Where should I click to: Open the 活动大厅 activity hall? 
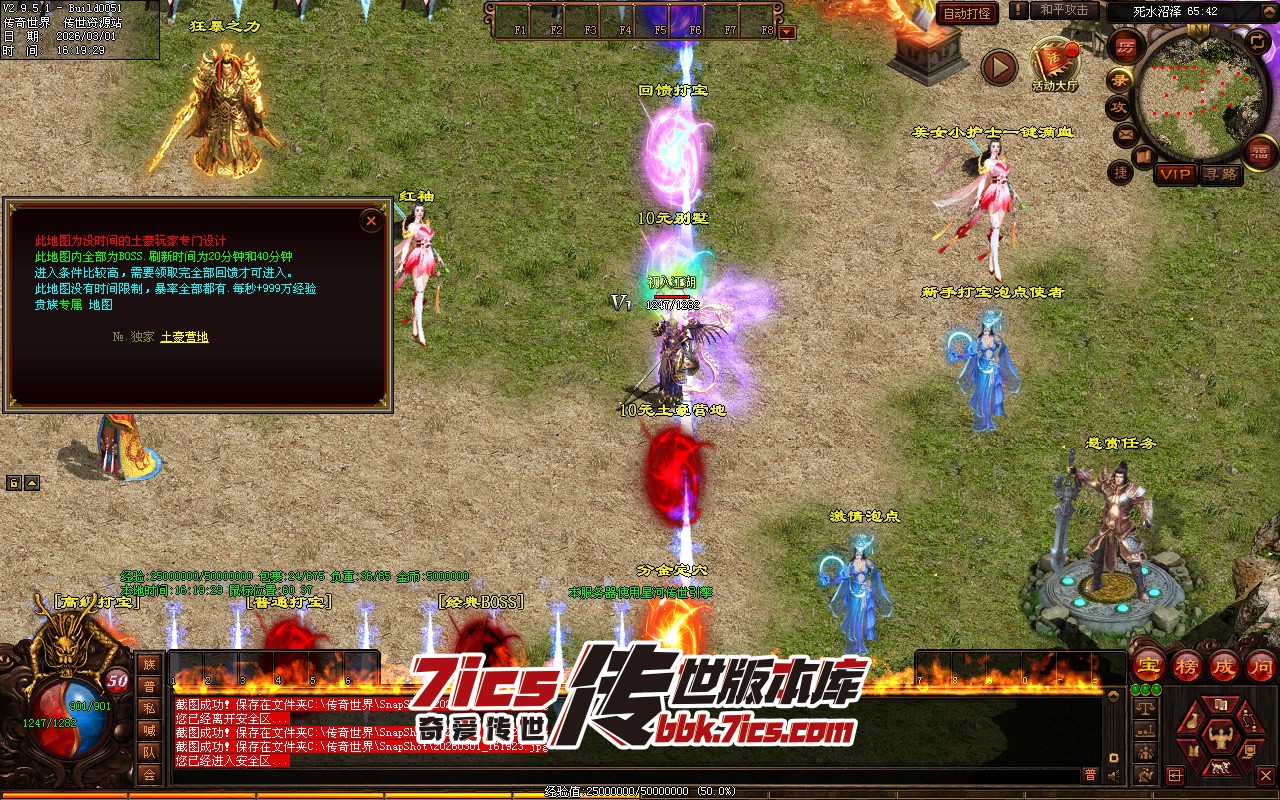(x=1055, y=64)
